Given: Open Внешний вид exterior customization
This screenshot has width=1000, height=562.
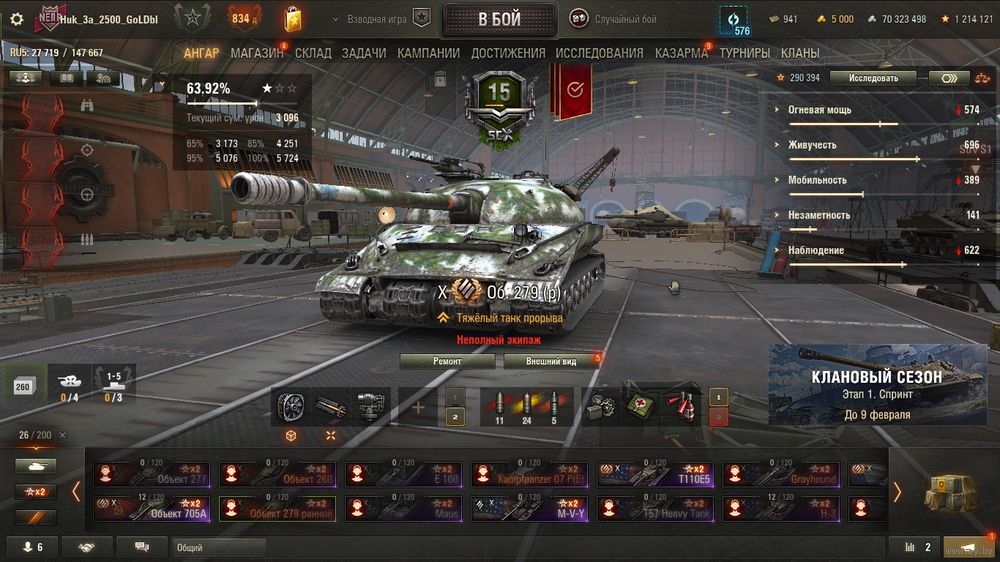Looking at the screenshot, I should [x=549, y=361].
